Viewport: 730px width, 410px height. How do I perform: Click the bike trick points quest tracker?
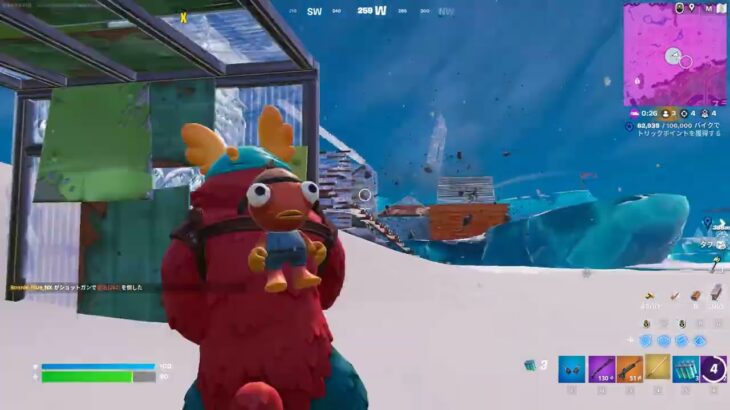[680, 129]
